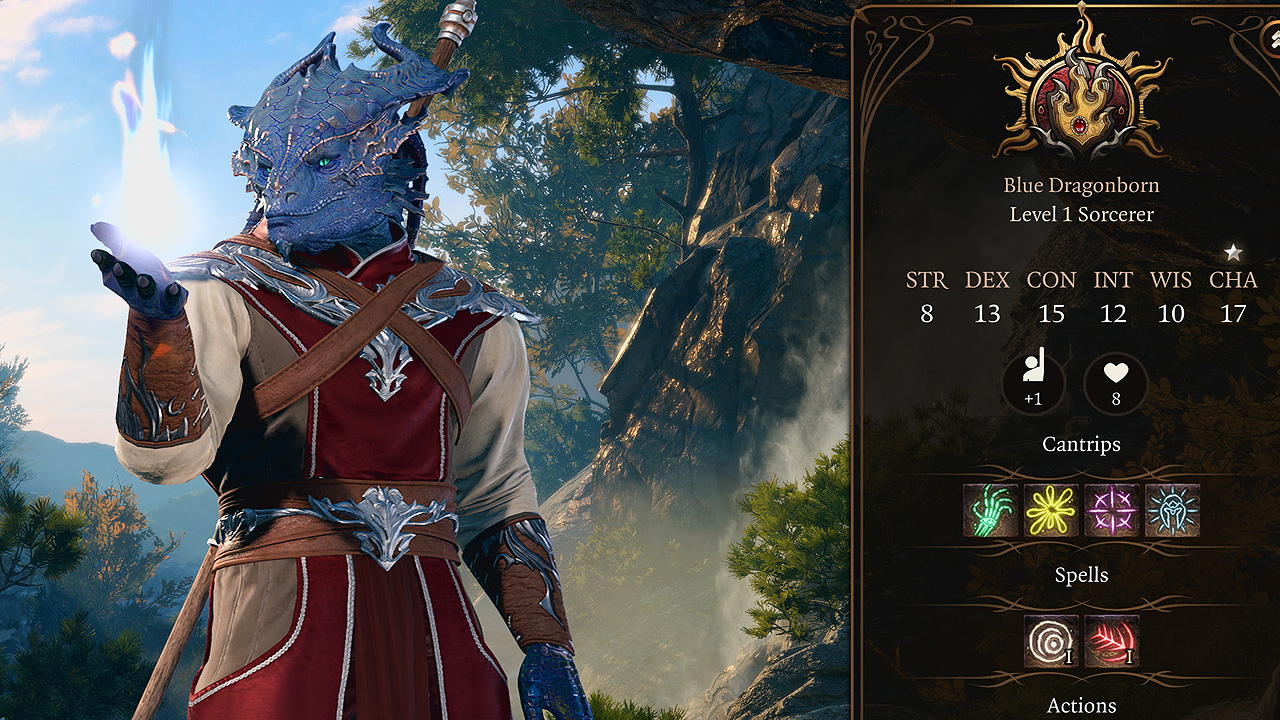The image size is (1280, 720).
Task: Open Blue Dragonborn race details
Action: [x=1082, y=184]
